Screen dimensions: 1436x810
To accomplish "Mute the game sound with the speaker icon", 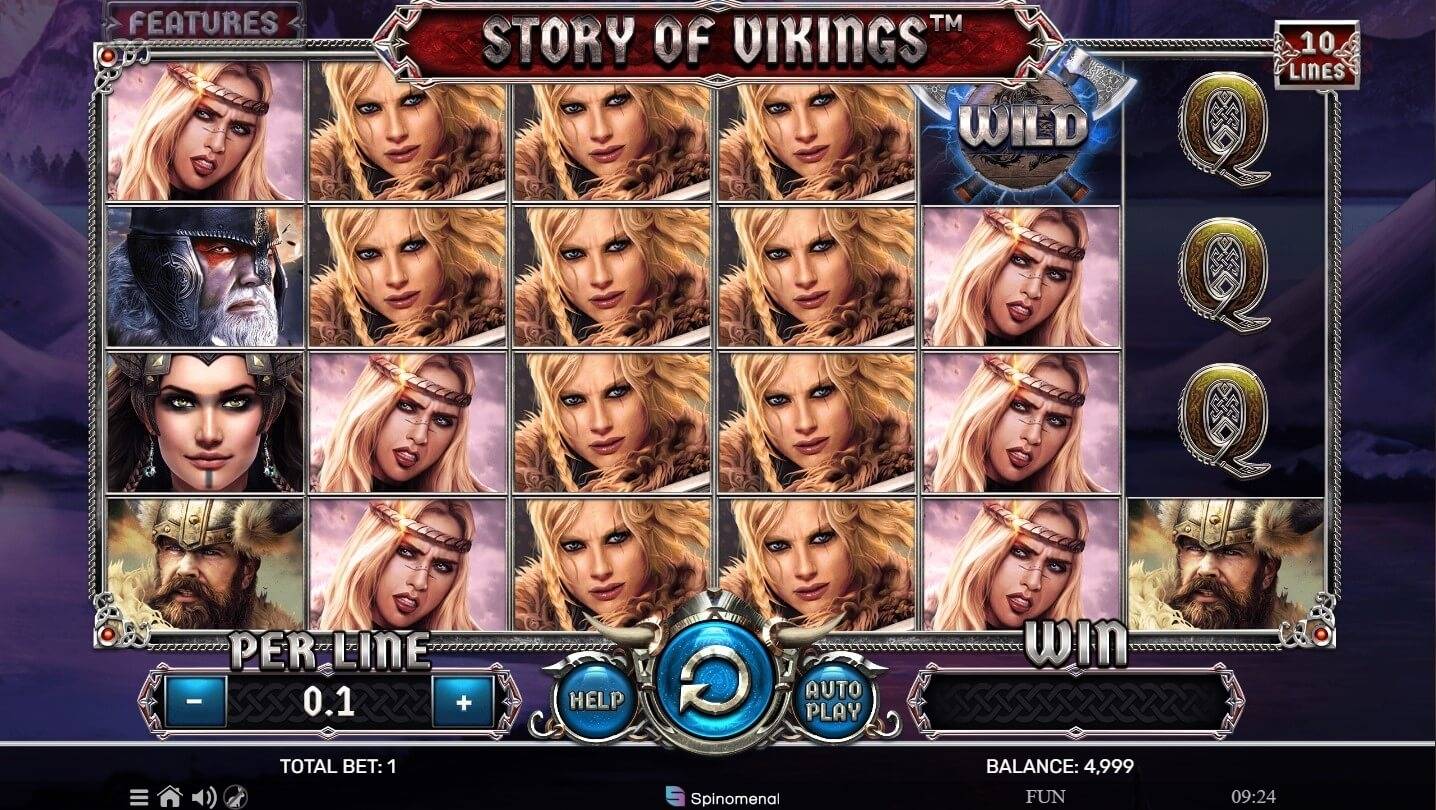I will pyautogui.click(x=205, y=798).
